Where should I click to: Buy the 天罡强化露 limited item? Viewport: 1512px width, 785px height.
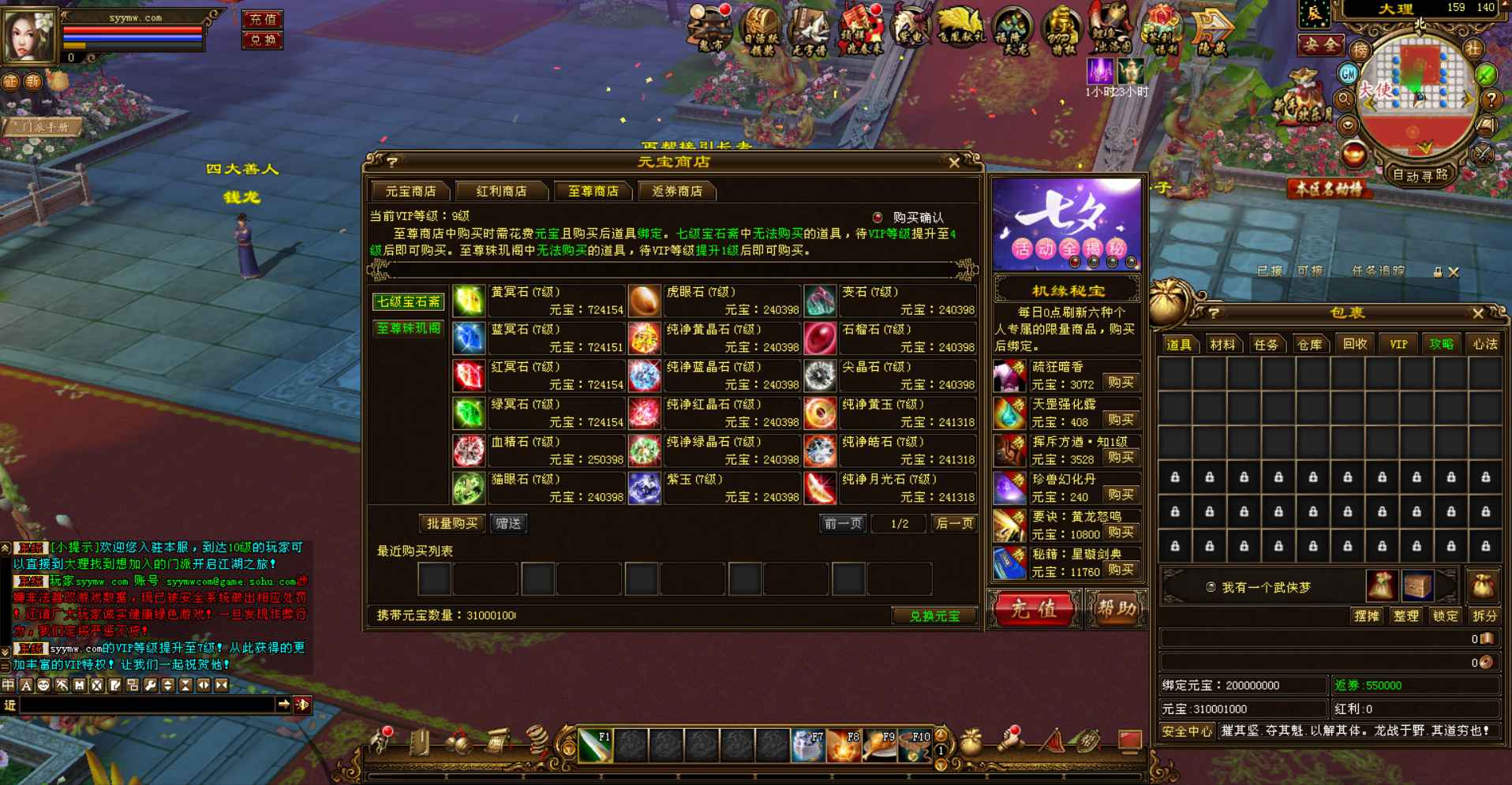point(1121,420)
